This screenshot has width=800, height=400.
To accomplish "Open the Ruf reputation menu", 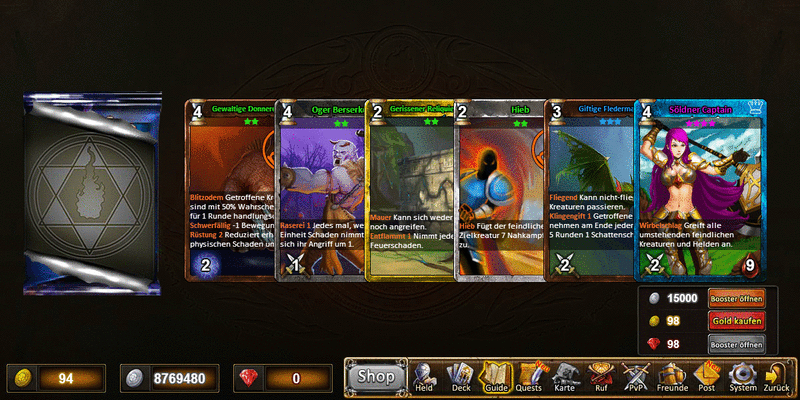I will (602, 376).
